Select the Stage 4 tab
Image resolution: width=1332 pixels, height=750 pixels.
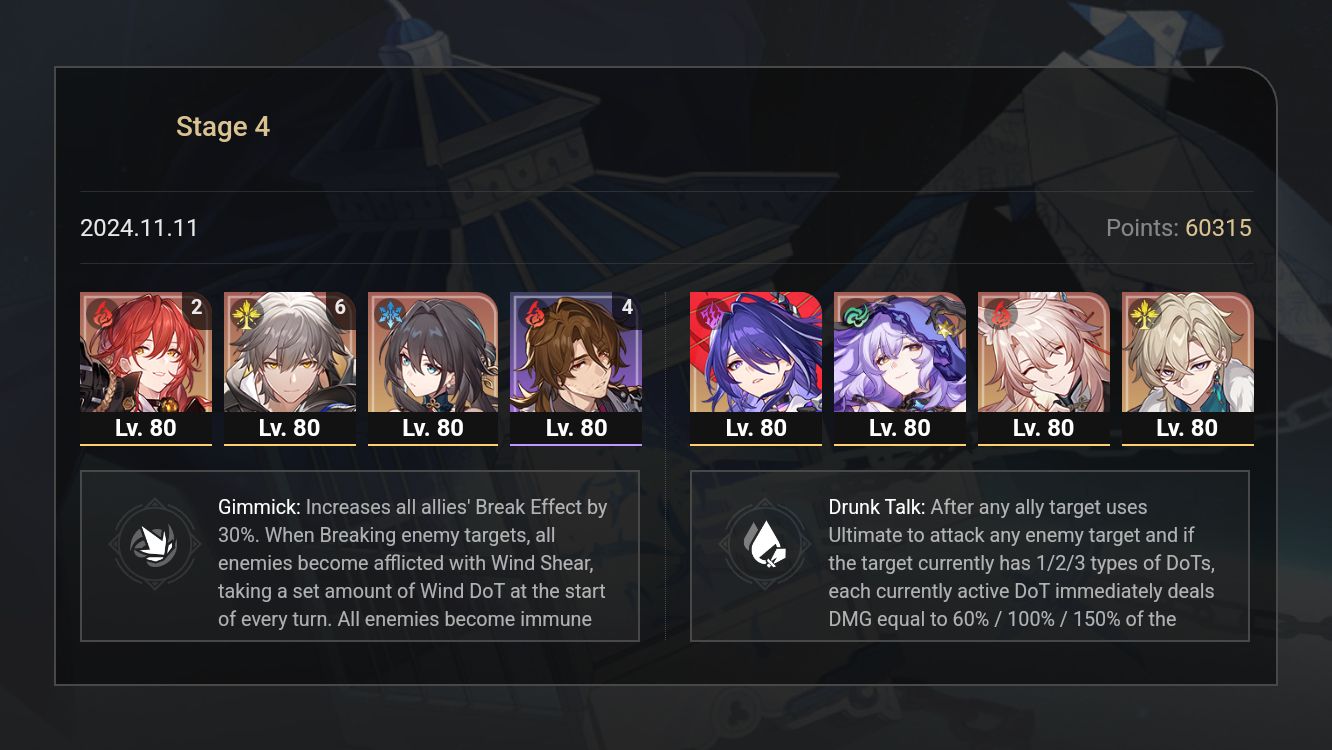pyautogui.click(x=222, y=126)
